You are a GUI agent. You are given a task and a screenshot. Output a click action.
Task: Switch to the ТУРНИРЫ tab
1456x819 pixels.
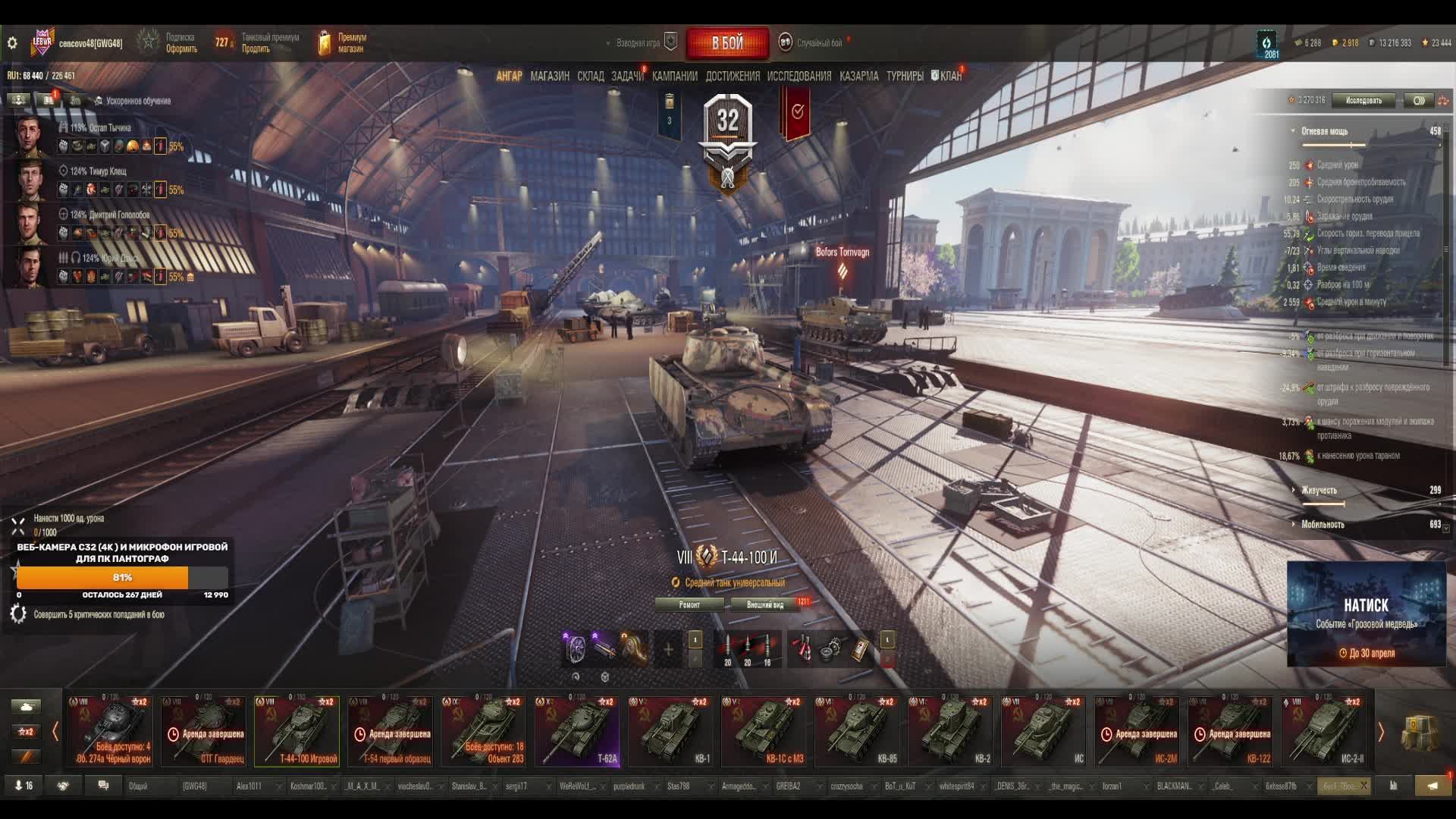[x=905, y=76]
